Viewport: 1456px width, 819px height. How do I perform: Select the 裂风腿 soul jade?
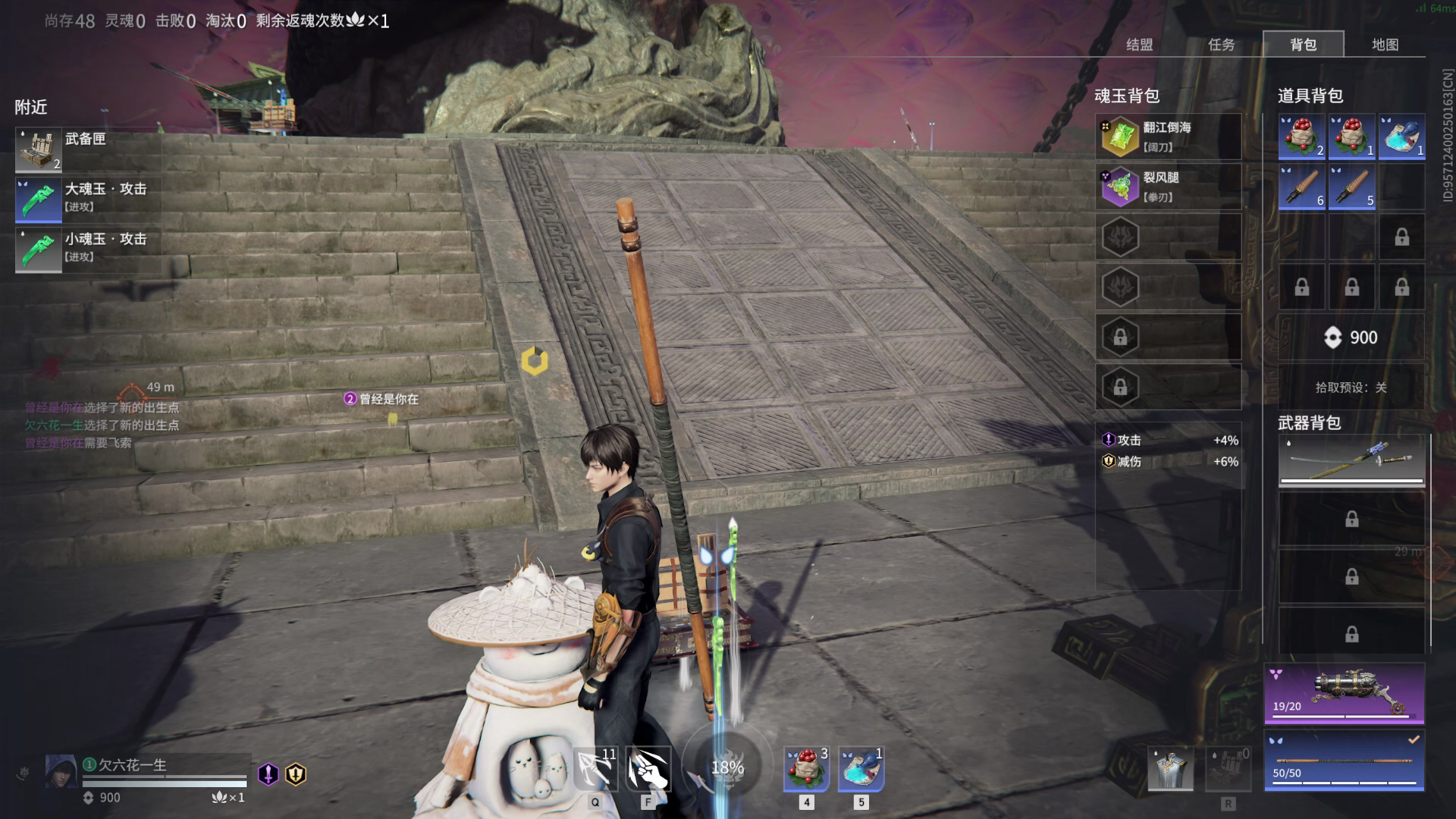click(x=1168, y=187)
